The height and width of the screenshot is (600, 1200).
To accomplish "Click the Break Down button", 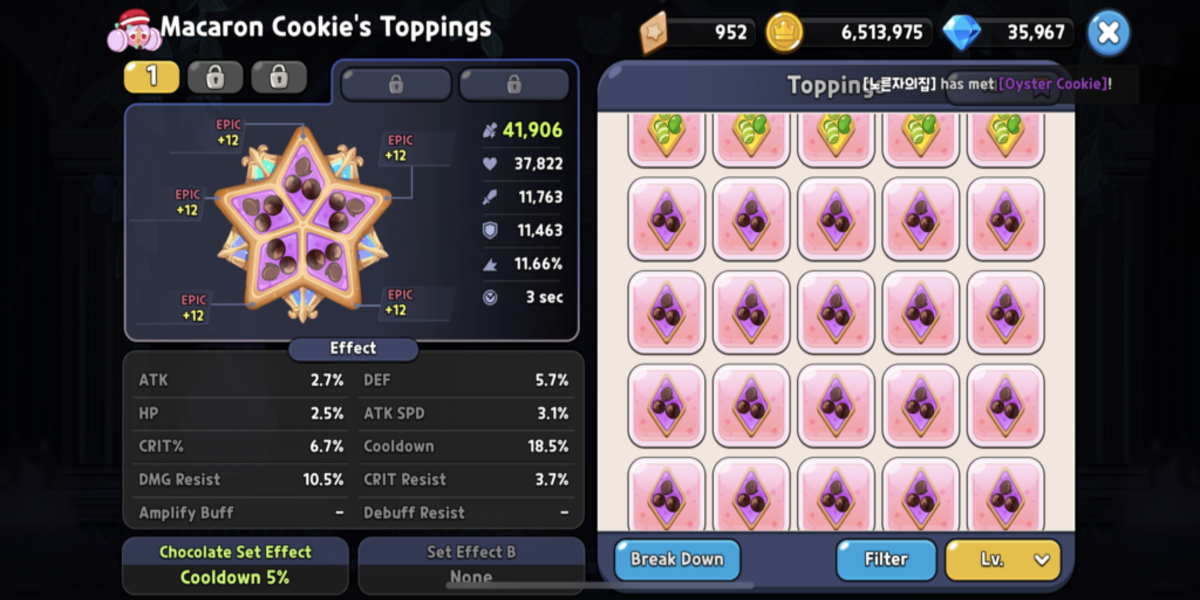I will click(677, 559).
